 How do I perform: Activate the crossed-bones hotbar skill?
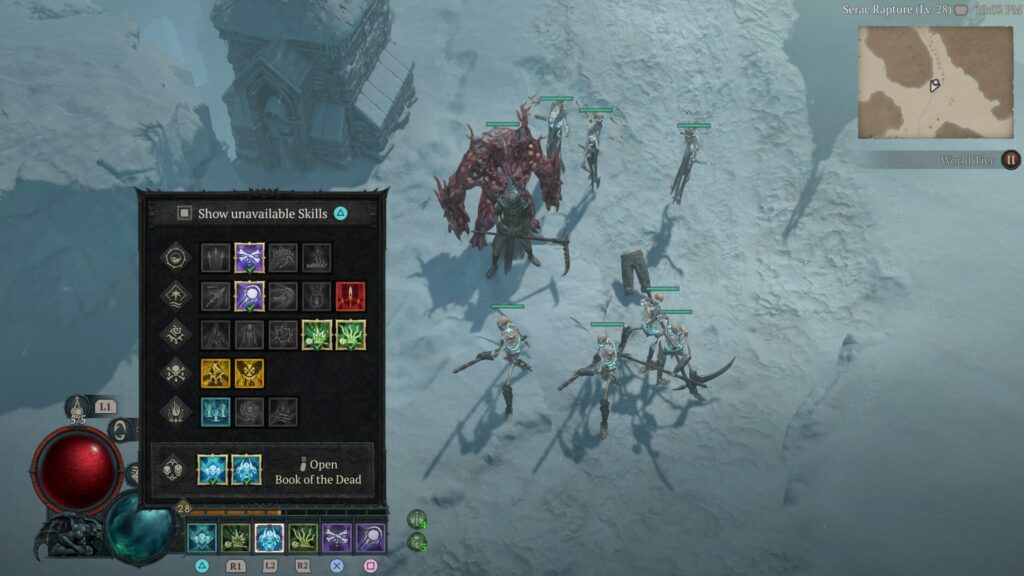tap(337, 538)
